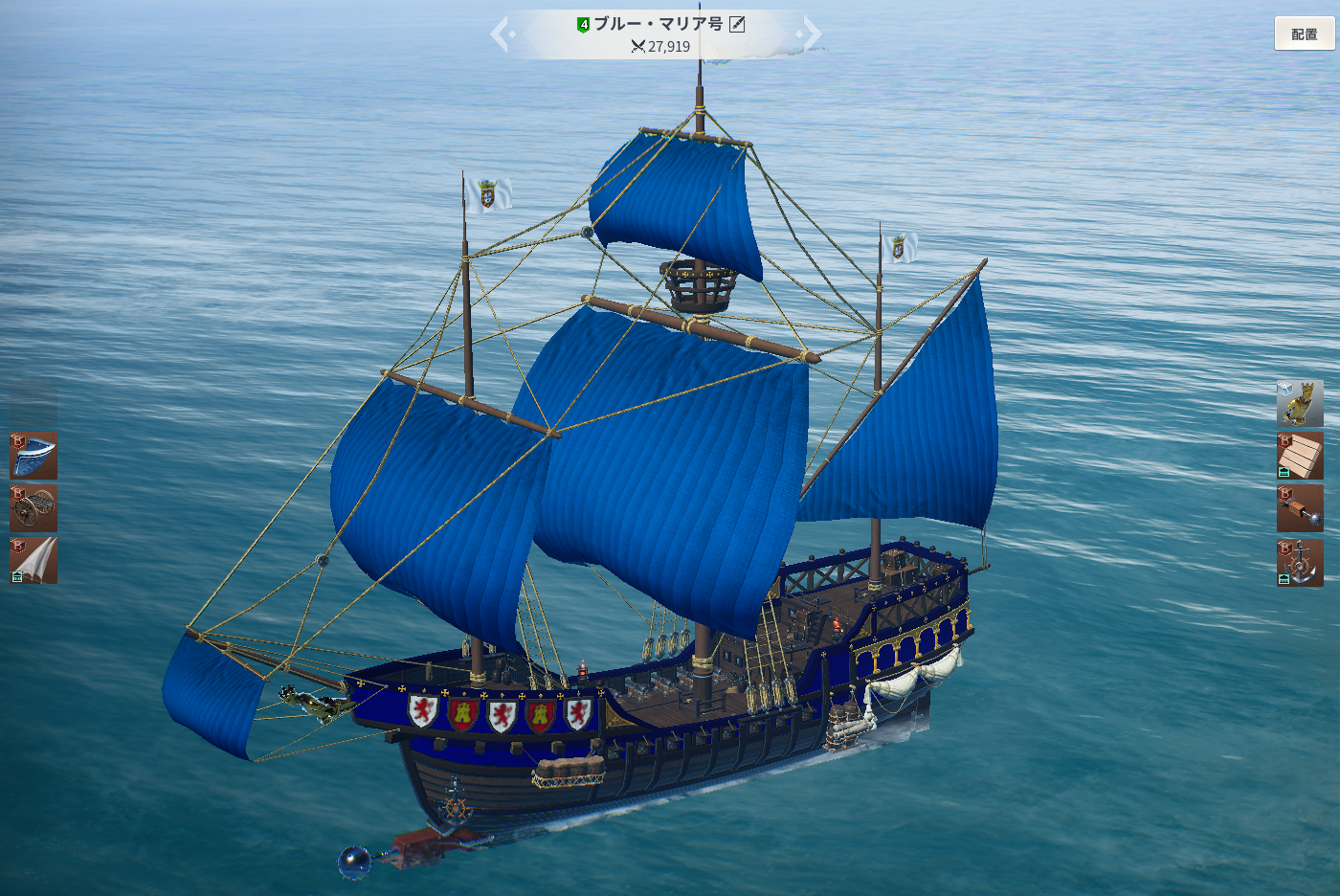Click the 配置 button
Image resolution: width=1340 pixels, height=896 pixels.
pos(1304,34)
